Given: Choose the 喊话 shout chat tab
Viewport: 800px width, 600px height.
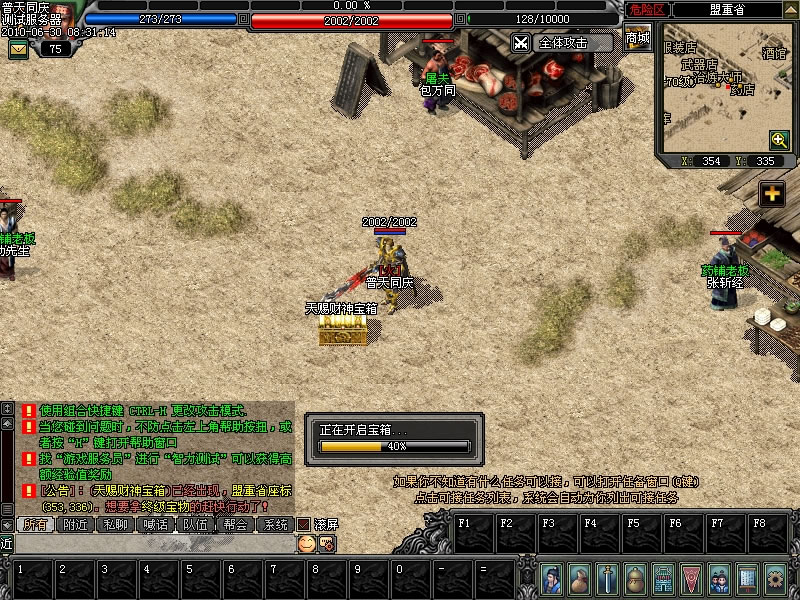Looking at the screenshot, I should click(x=155, y=524).
